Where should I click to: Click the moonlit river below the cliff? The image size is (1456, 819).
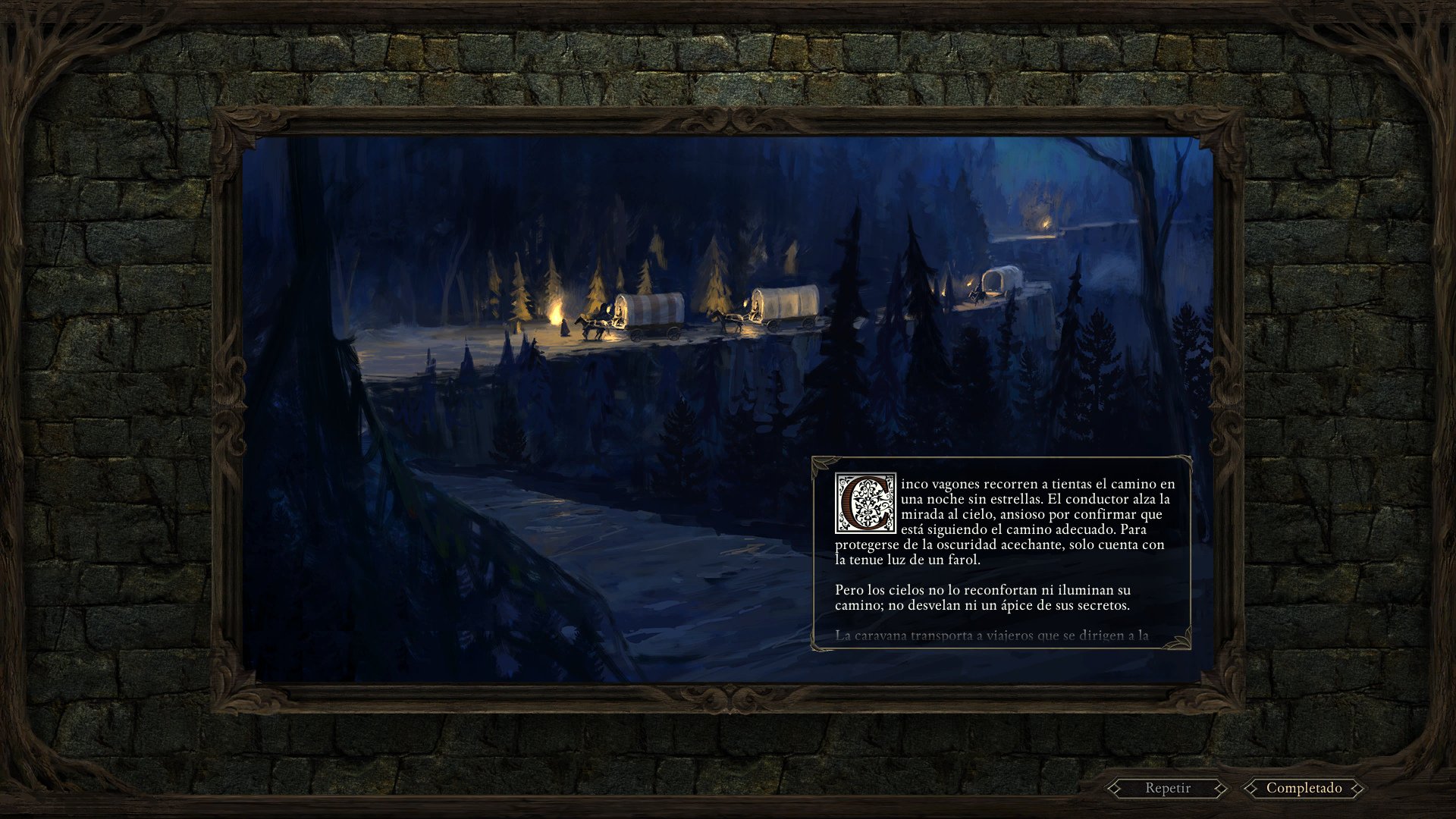645,569
